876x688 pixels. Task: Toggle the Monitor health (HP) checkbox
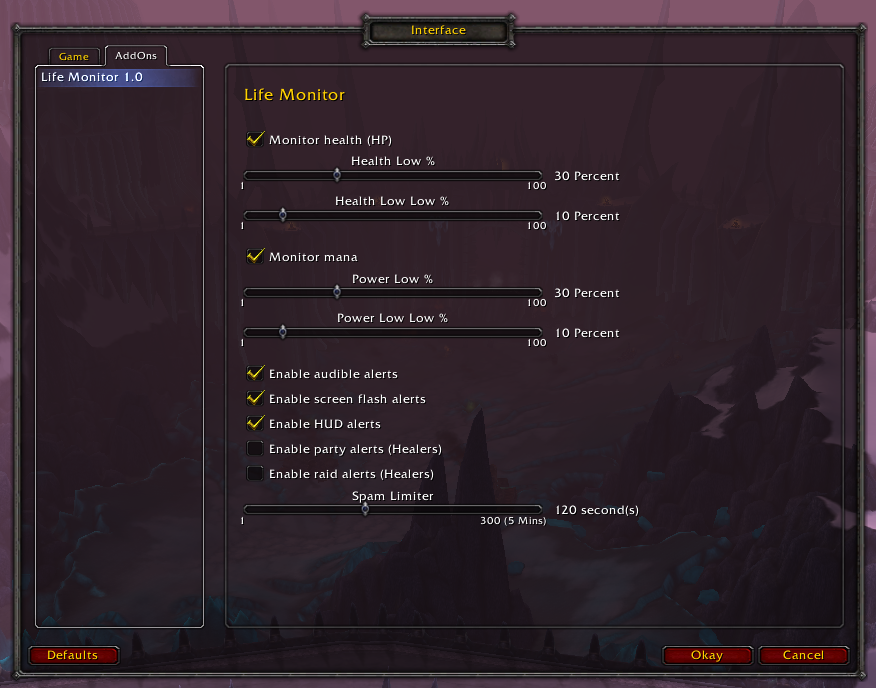tap(256, 140)
